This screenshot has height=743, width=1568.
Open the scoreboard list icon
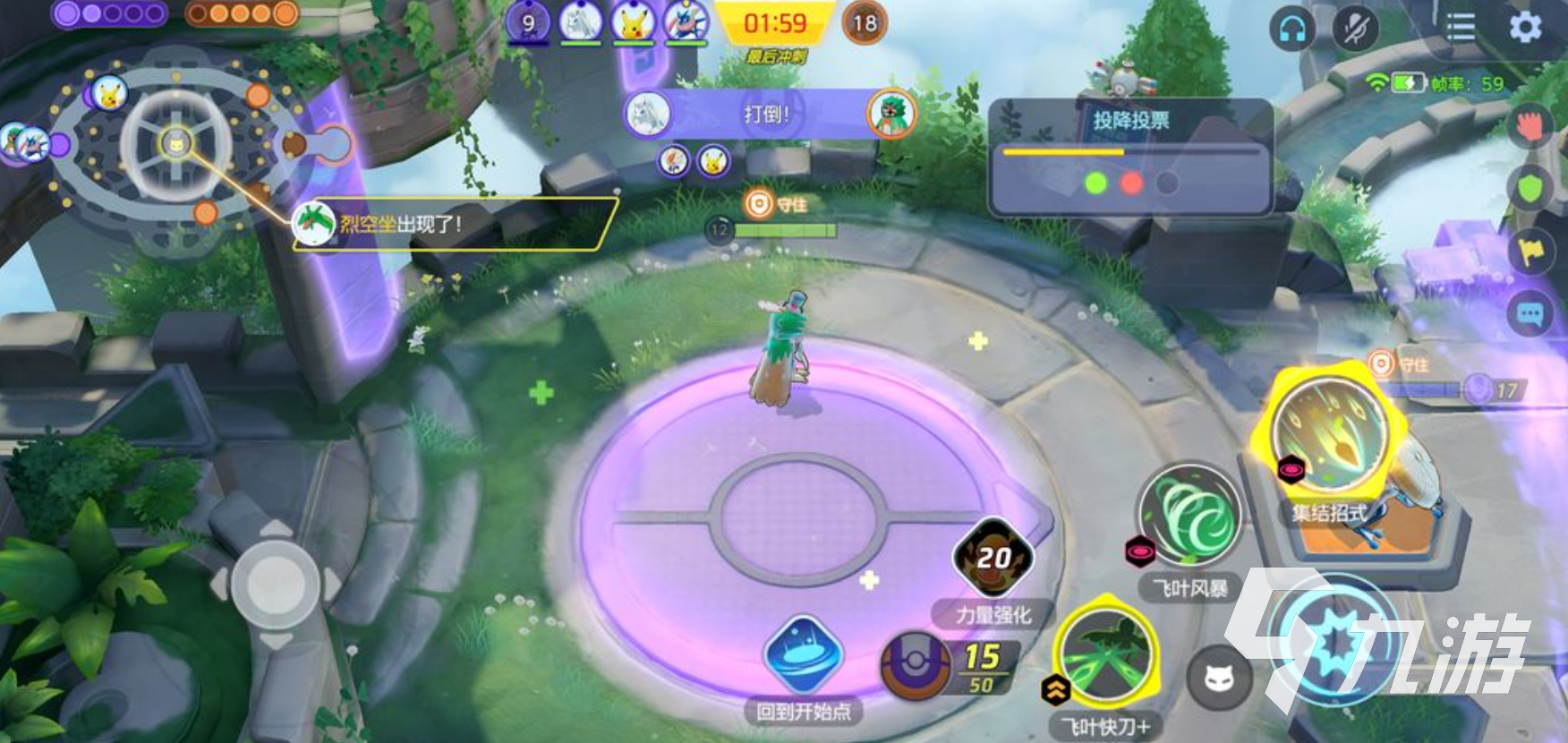click(x=1461, y=28)
